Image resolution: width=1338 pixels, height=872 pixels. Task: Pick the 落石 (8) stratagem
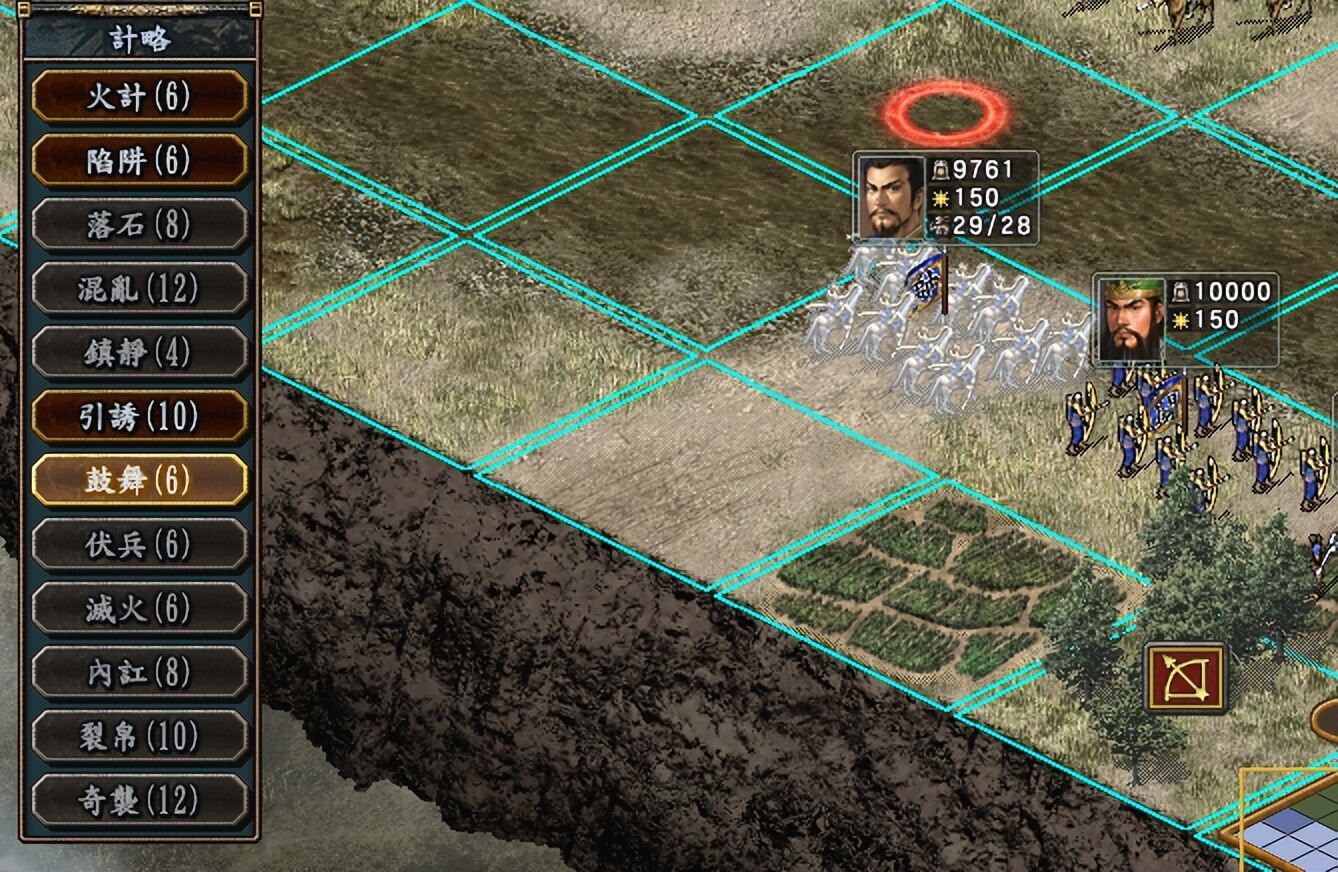(x=139, y=225)
